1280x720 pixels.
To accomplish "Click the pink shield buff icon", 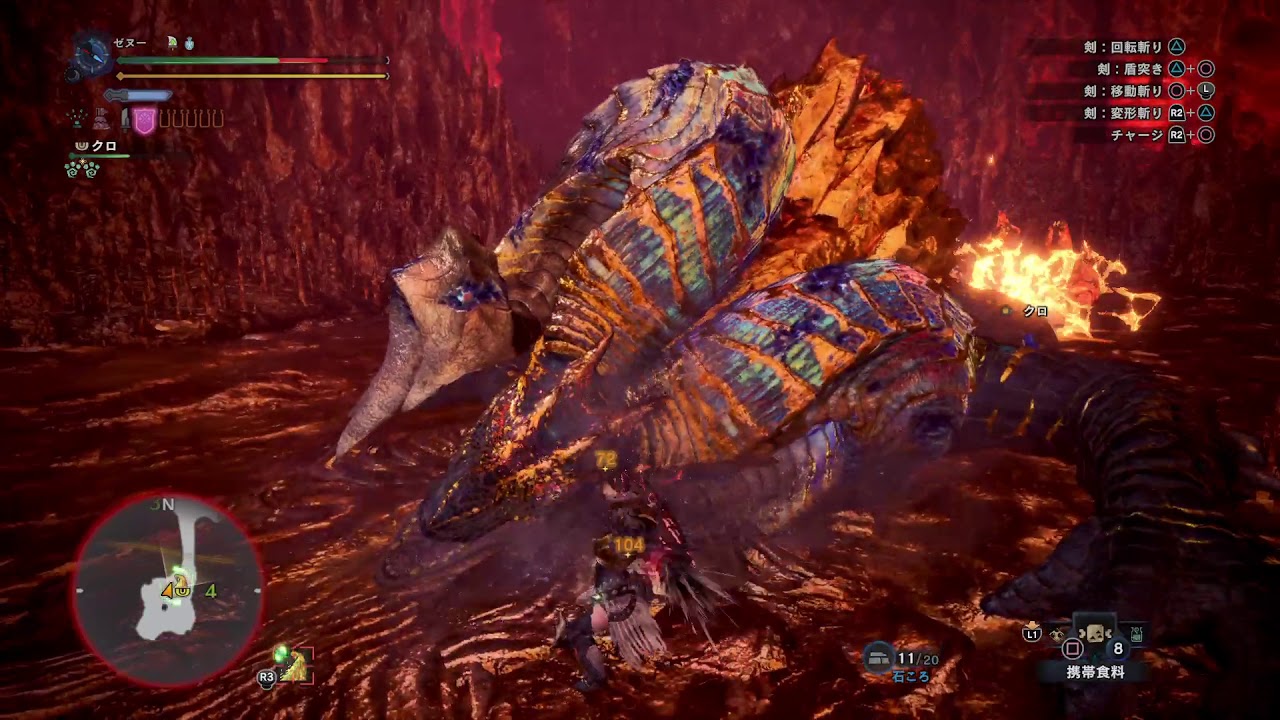I will (x=144, y=119).
